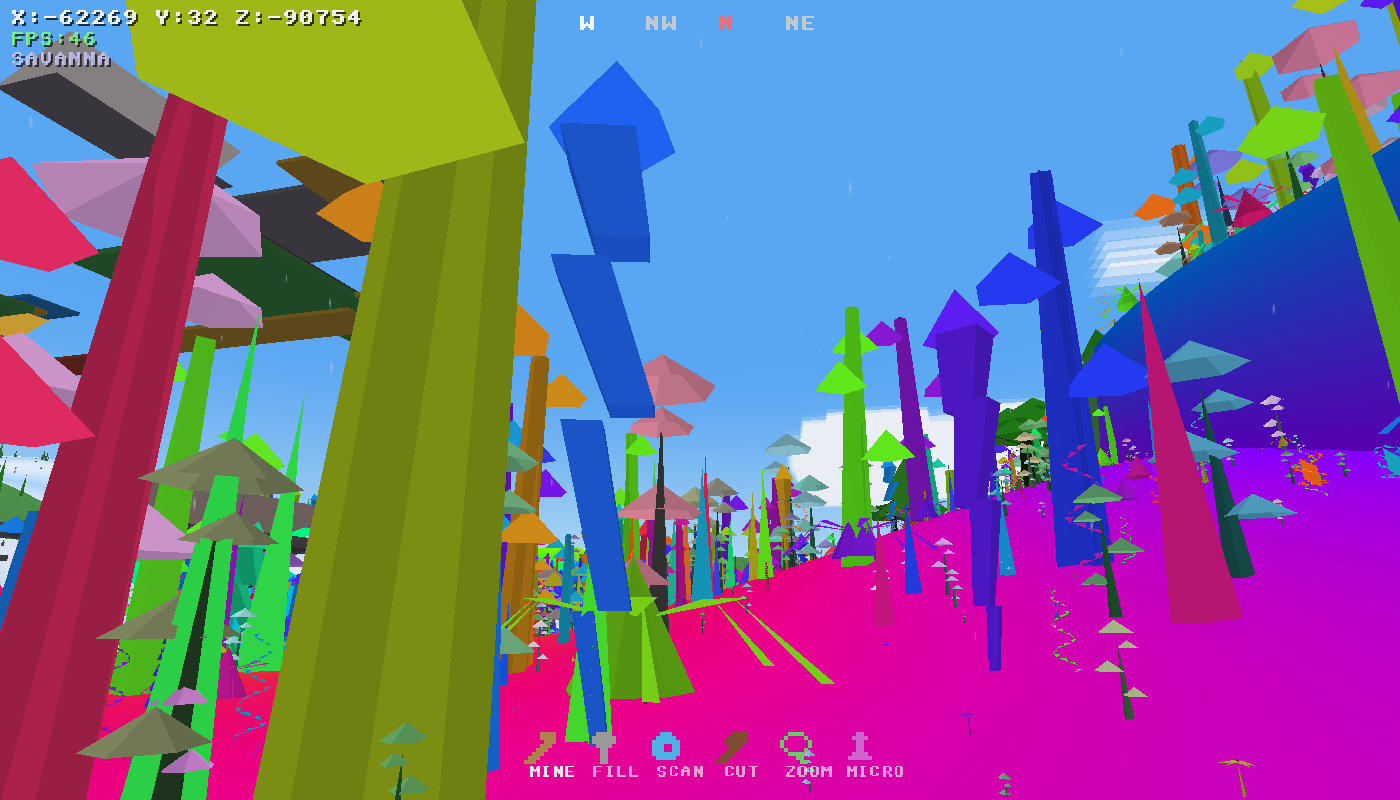Click the CUT tool label

(x=740, y=771)
